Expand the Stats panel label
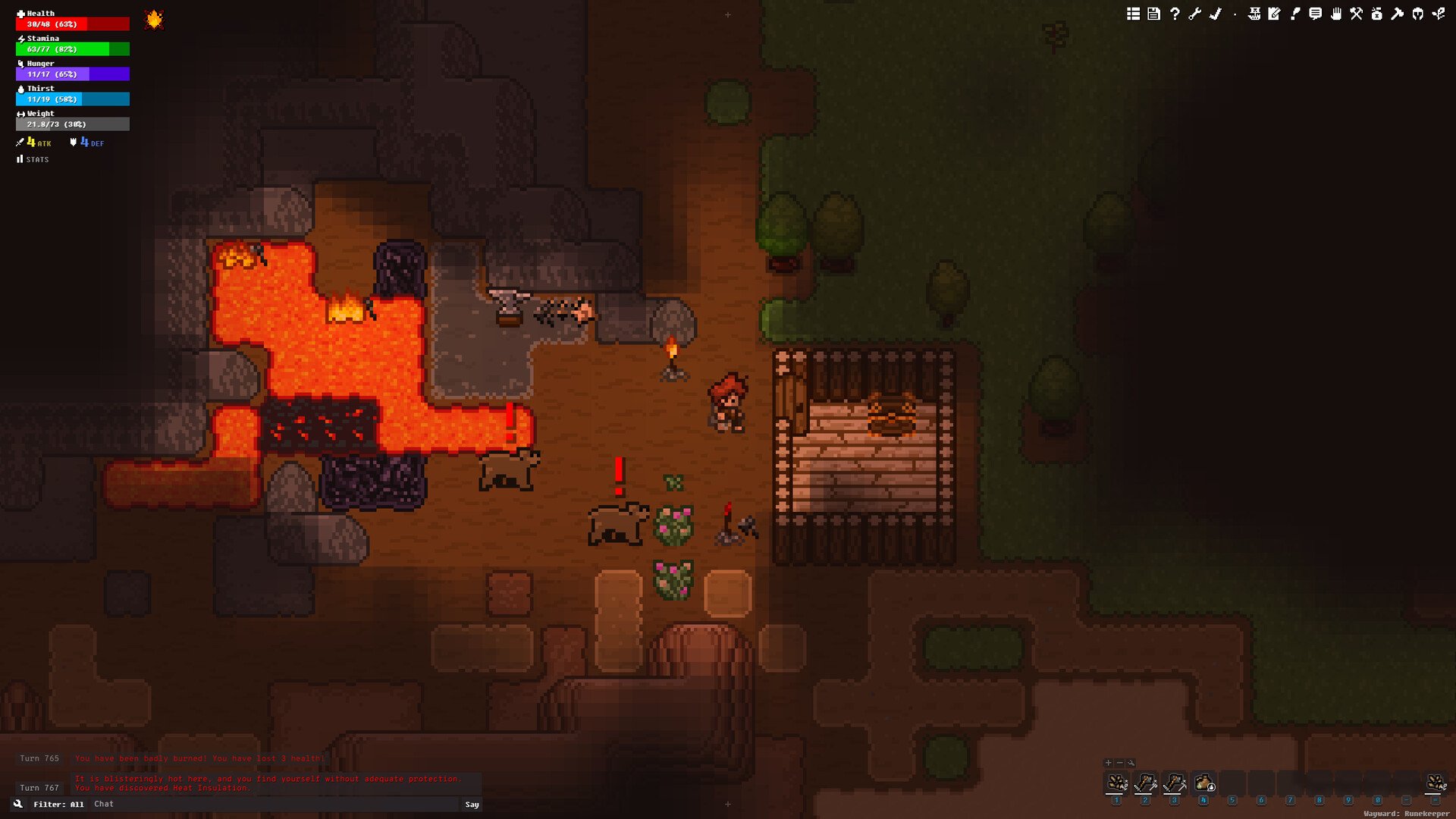This screenshot has height=819, width=1456. click(x=33, y=159)
